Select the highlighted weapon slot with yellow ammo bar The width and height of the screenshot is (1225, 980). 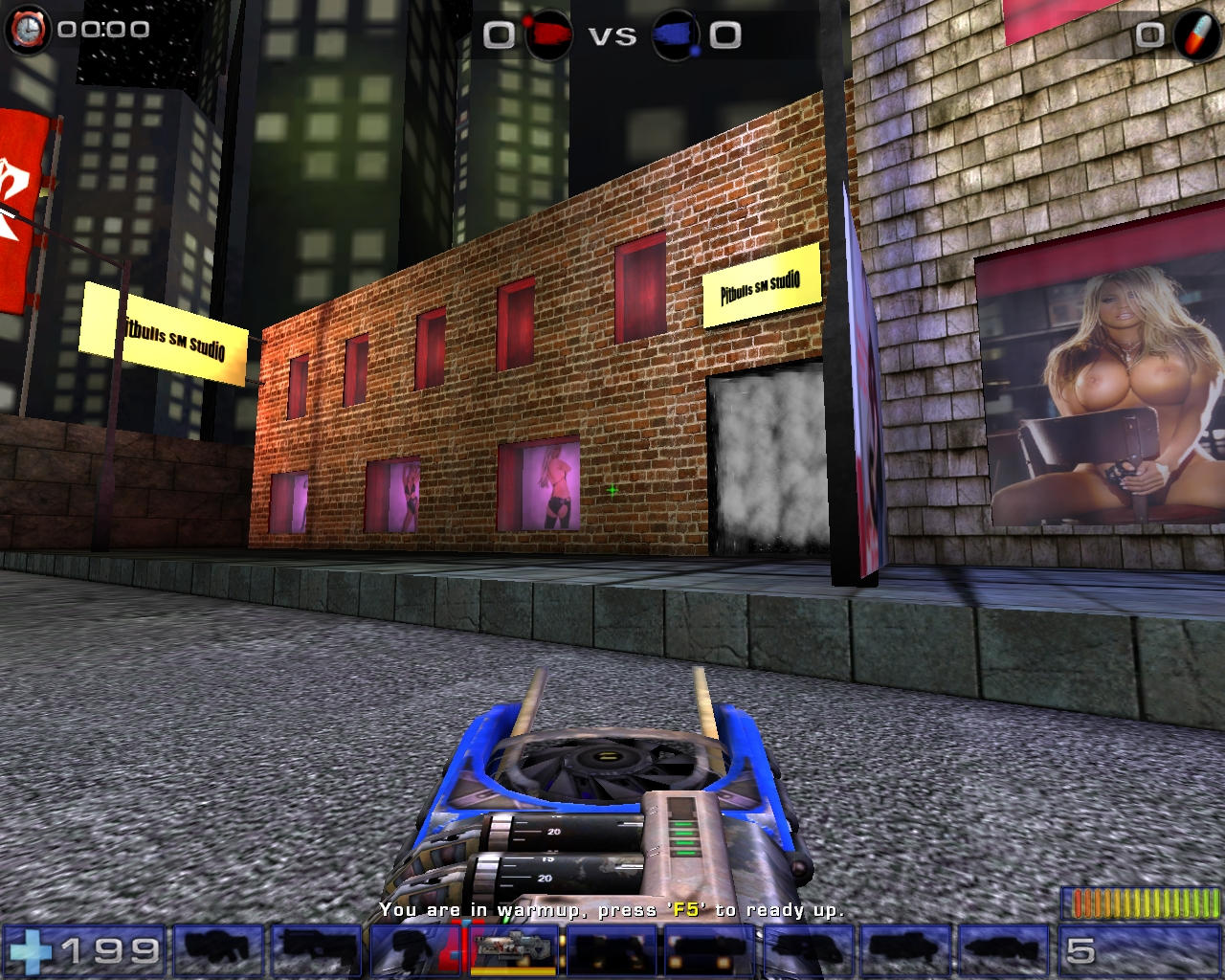pos(513,950)
